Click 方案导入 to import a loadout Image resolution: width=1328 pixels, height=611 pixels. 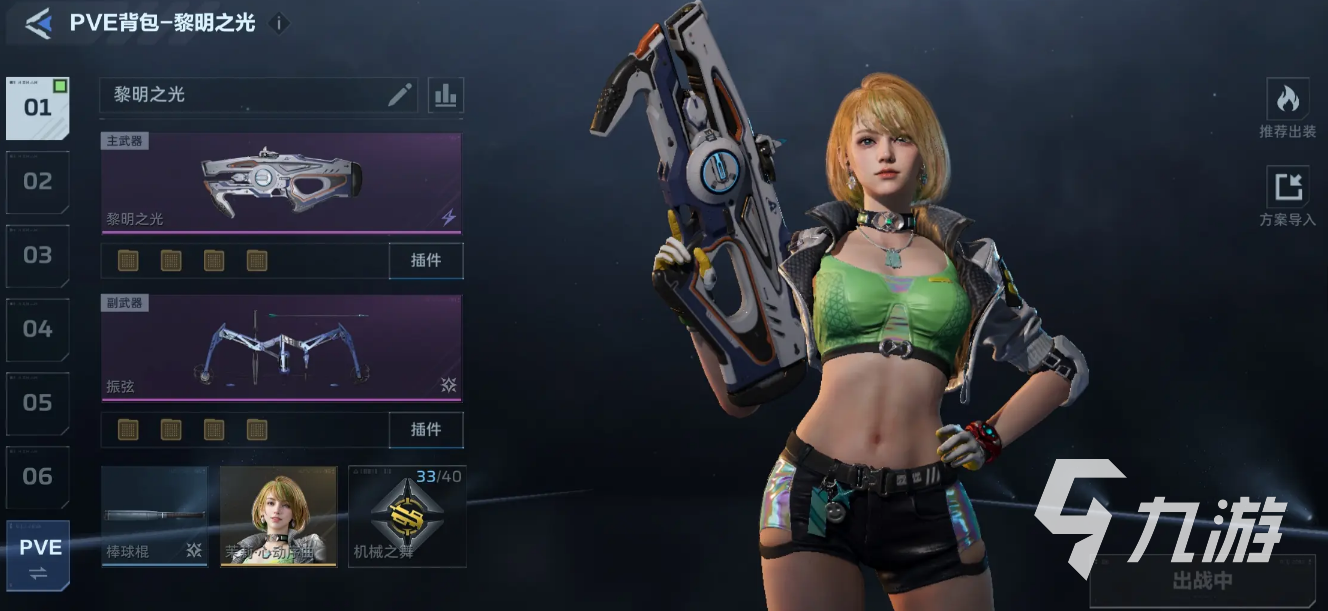[x=1287, y=196]
